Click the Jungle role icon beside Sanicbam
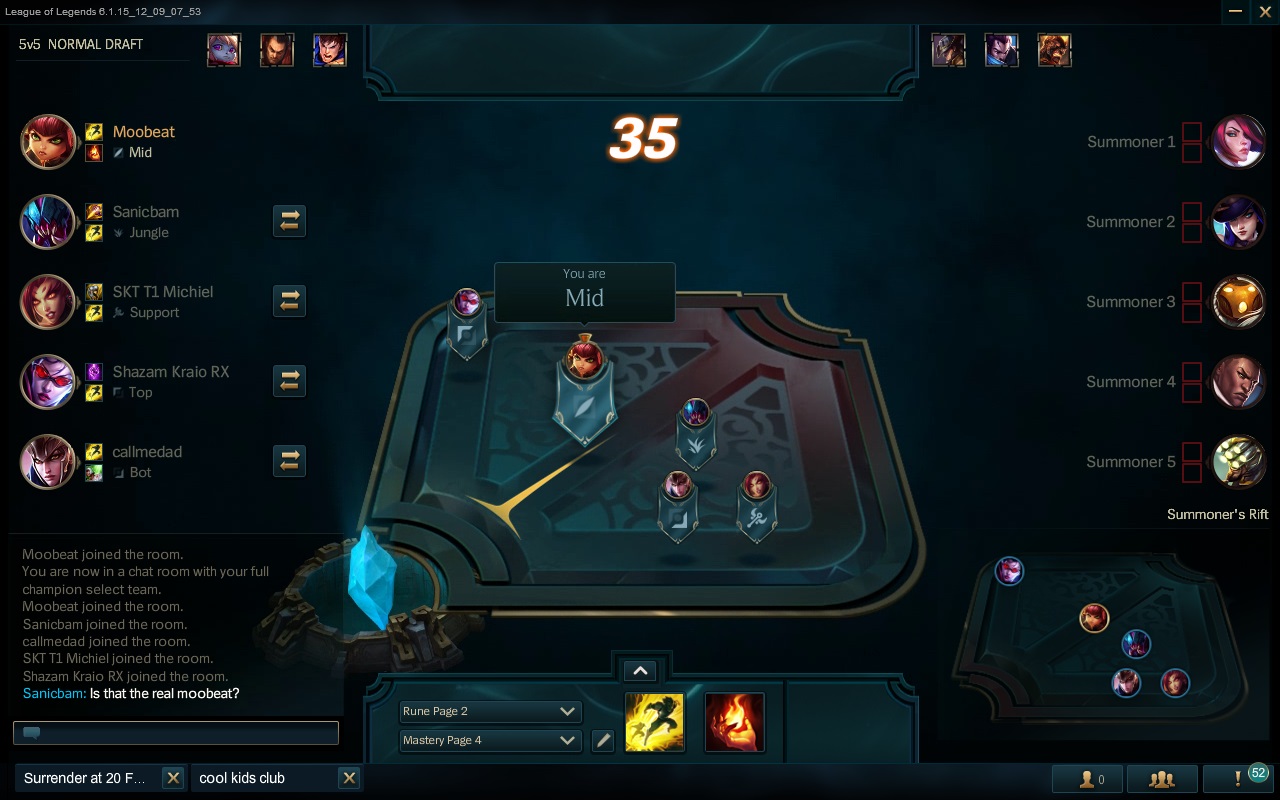This screenshot has height=800, width=1280. [x=121, y=232]
